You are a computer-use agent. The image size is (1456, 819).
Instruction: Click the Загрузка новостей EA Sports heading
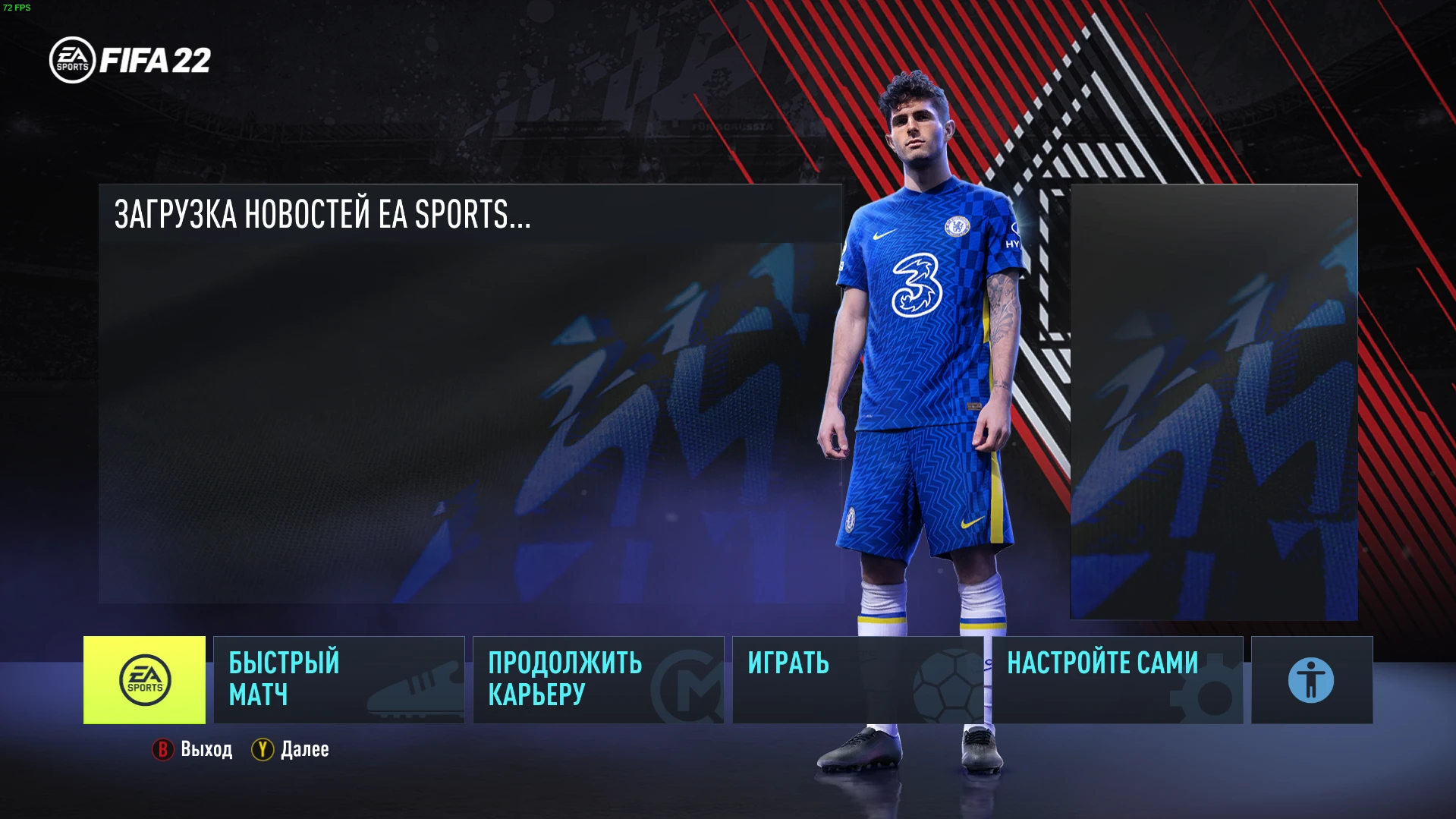click(x=322, y=216)
